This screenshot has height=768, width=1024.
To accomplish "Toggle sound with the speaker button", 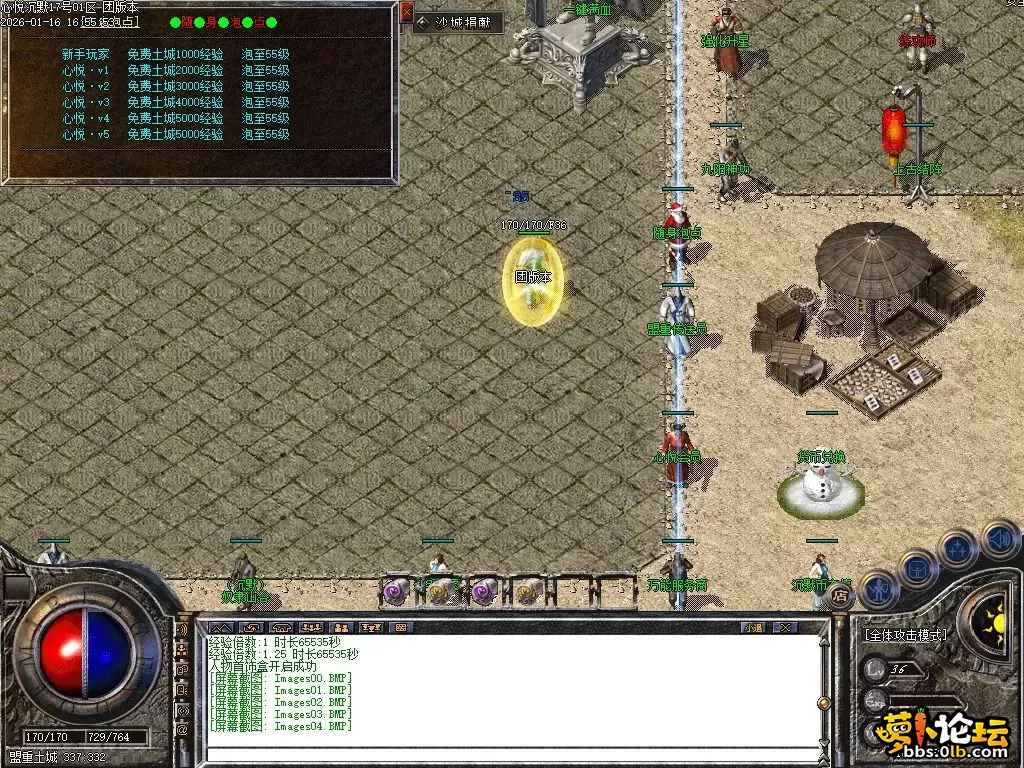I will pos(999,540).
